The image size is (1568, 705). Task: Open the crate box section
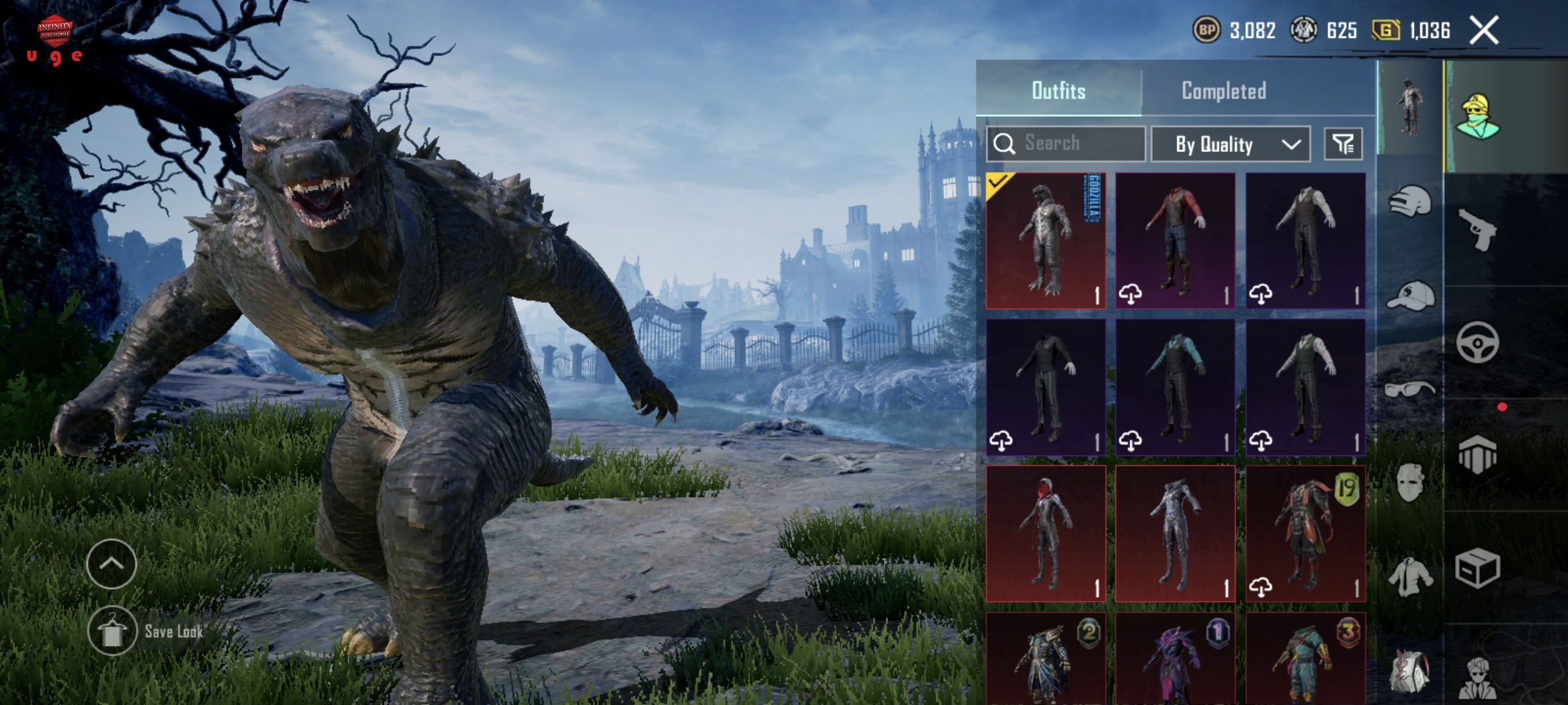tap(1477, 568)
